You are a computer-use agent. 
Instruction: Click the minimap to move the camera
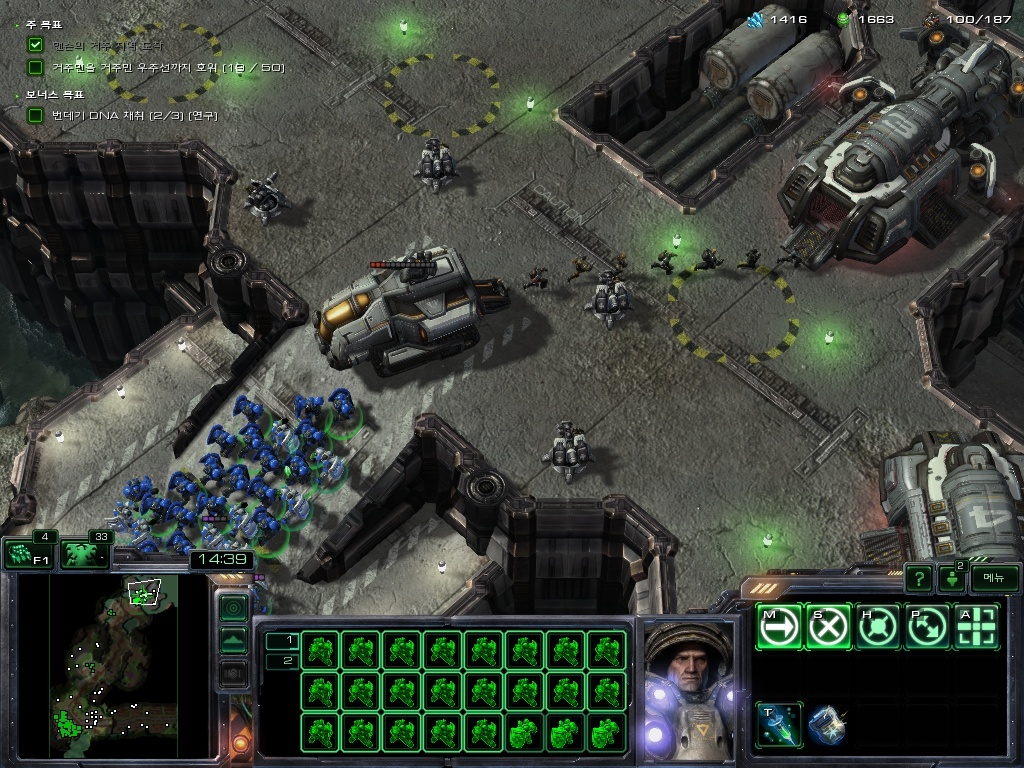pyautogui.click(x=112, y=660)
